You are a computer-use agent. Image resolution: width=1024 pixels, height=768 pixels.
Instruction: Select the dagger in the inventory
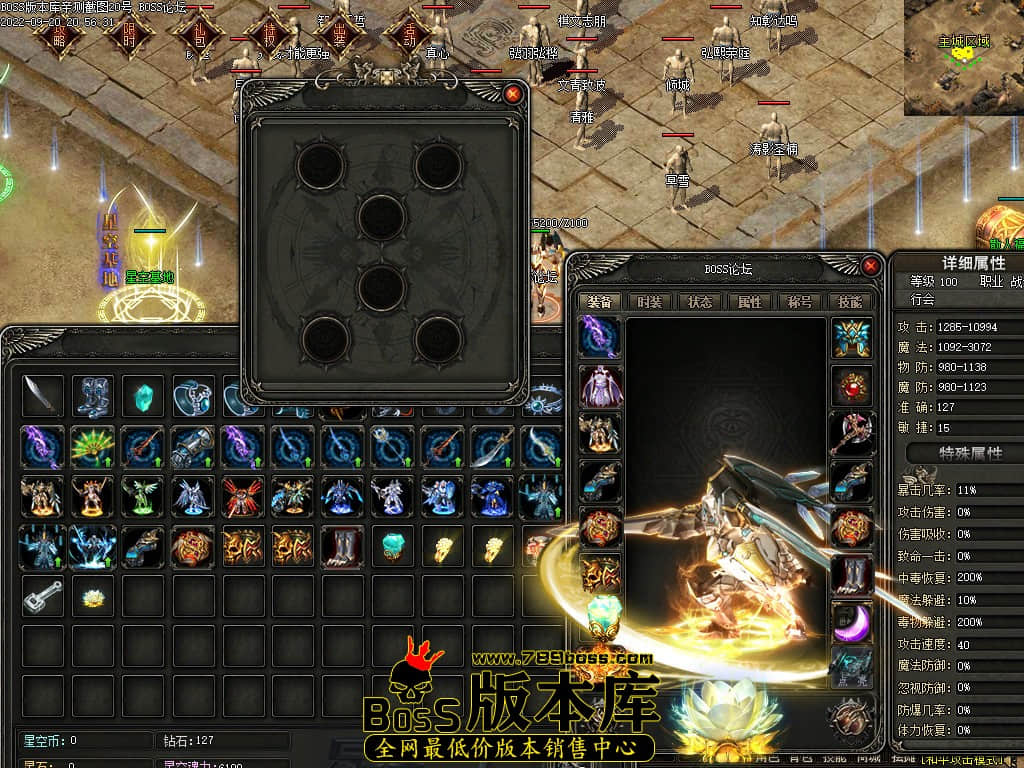43,396
